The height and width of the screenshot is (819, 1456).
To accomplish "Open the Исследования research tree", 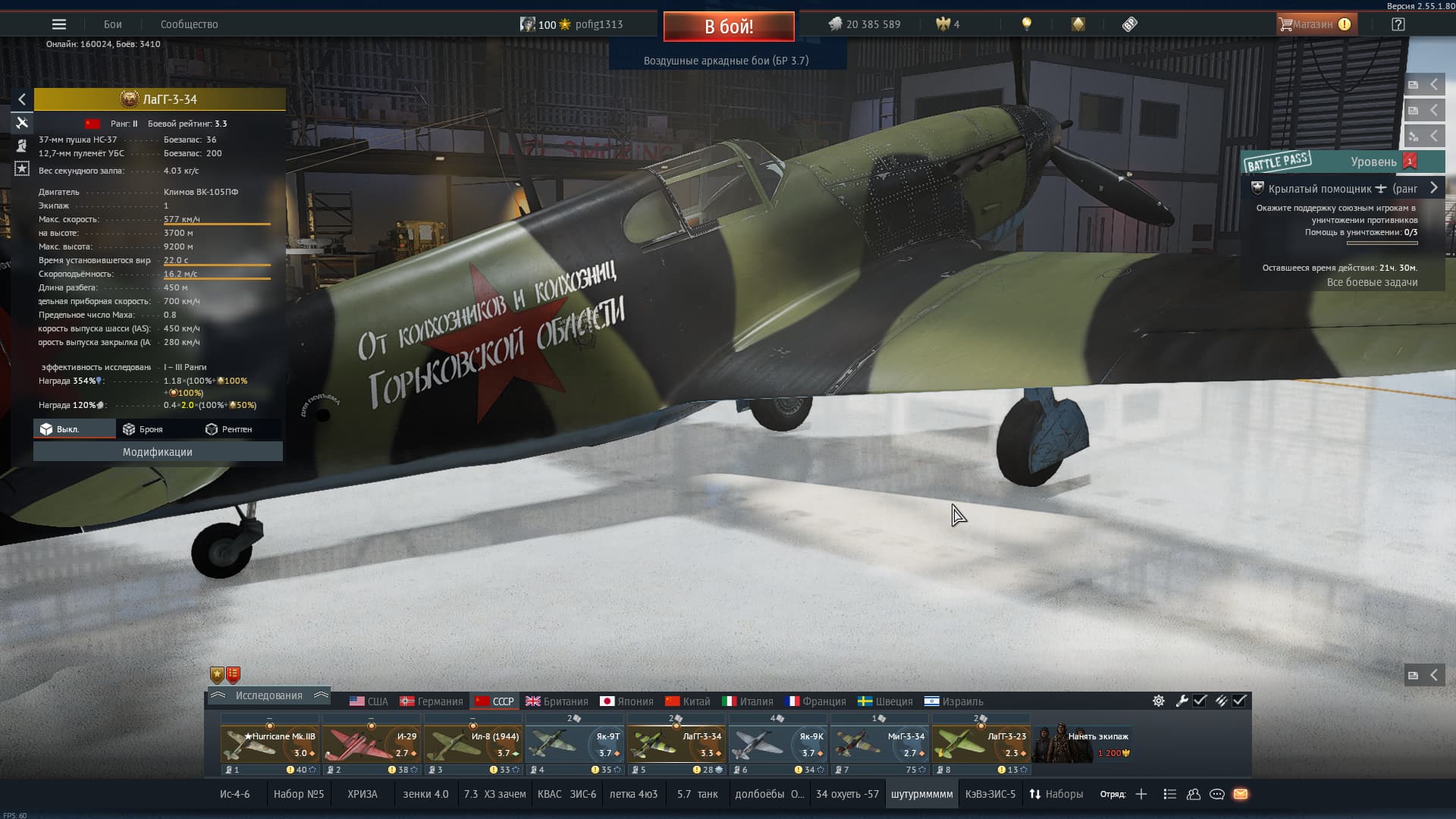I will (268, 695).
